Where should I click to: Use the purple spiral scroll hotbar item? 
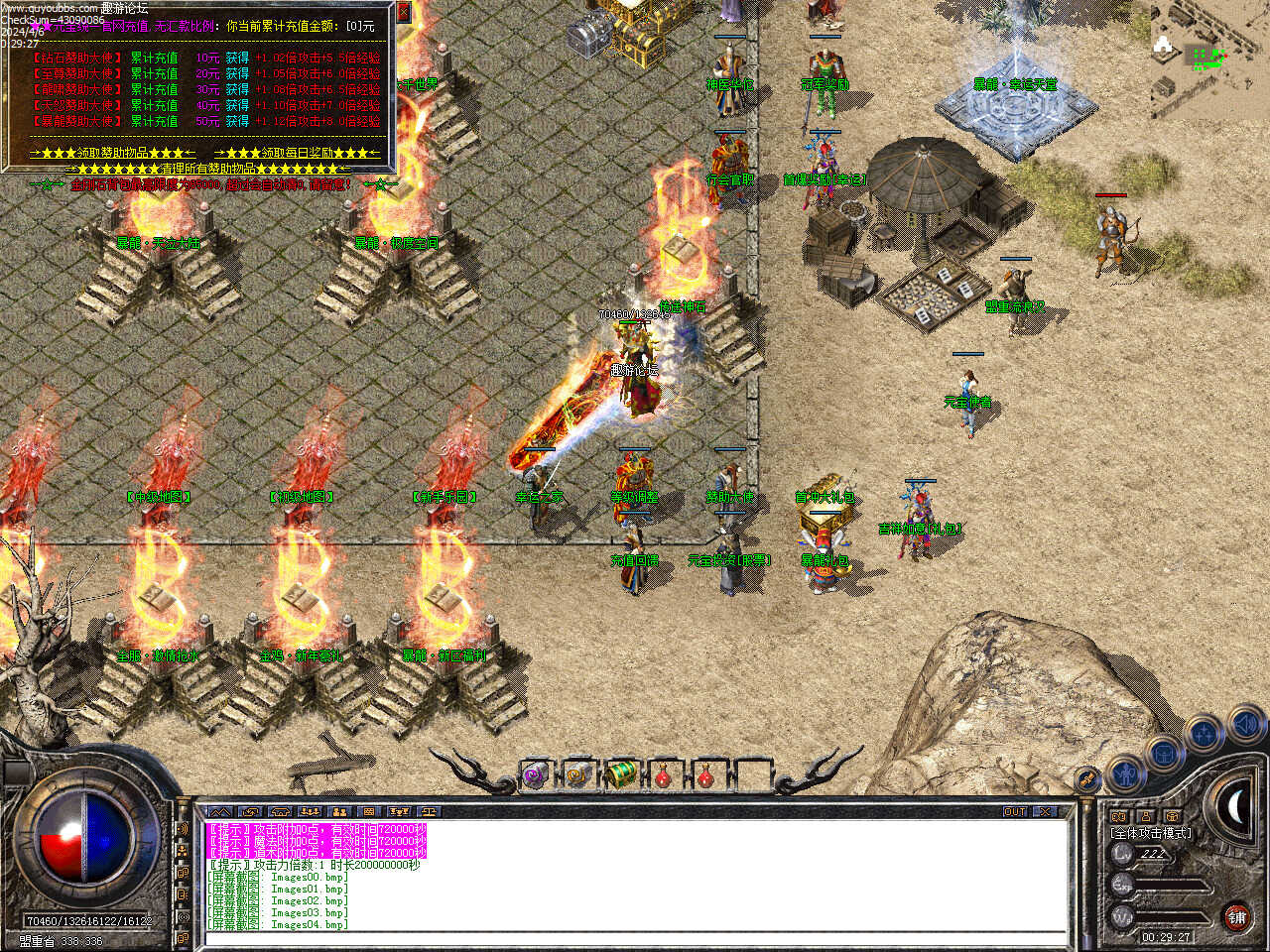[536, 775]
